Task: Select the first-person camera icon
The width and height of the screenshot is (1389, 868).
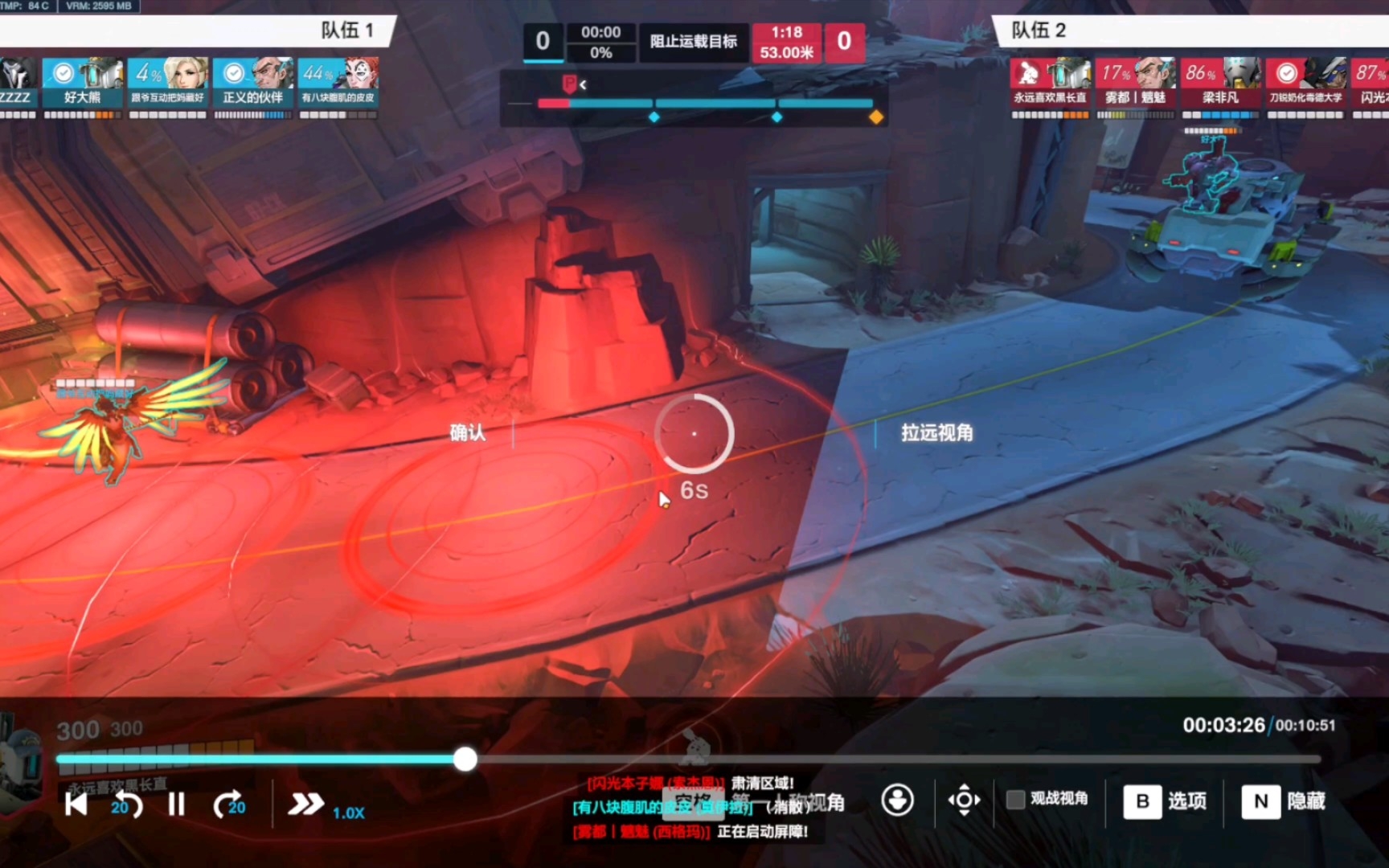Action: (x=897, y=800)
